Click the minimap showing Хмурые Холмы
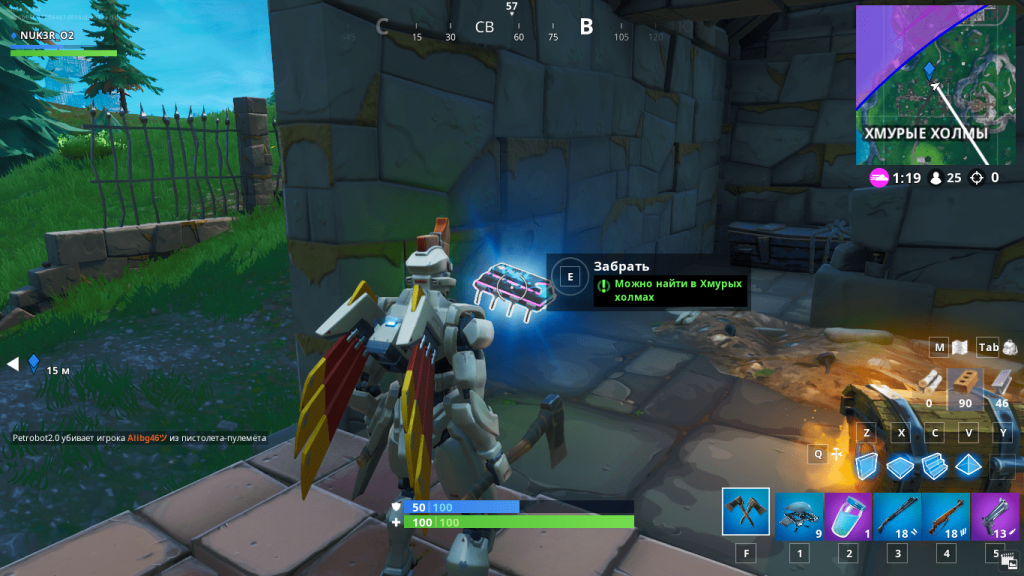Screen dimensions: 1024x576 (x=934, y=84)
